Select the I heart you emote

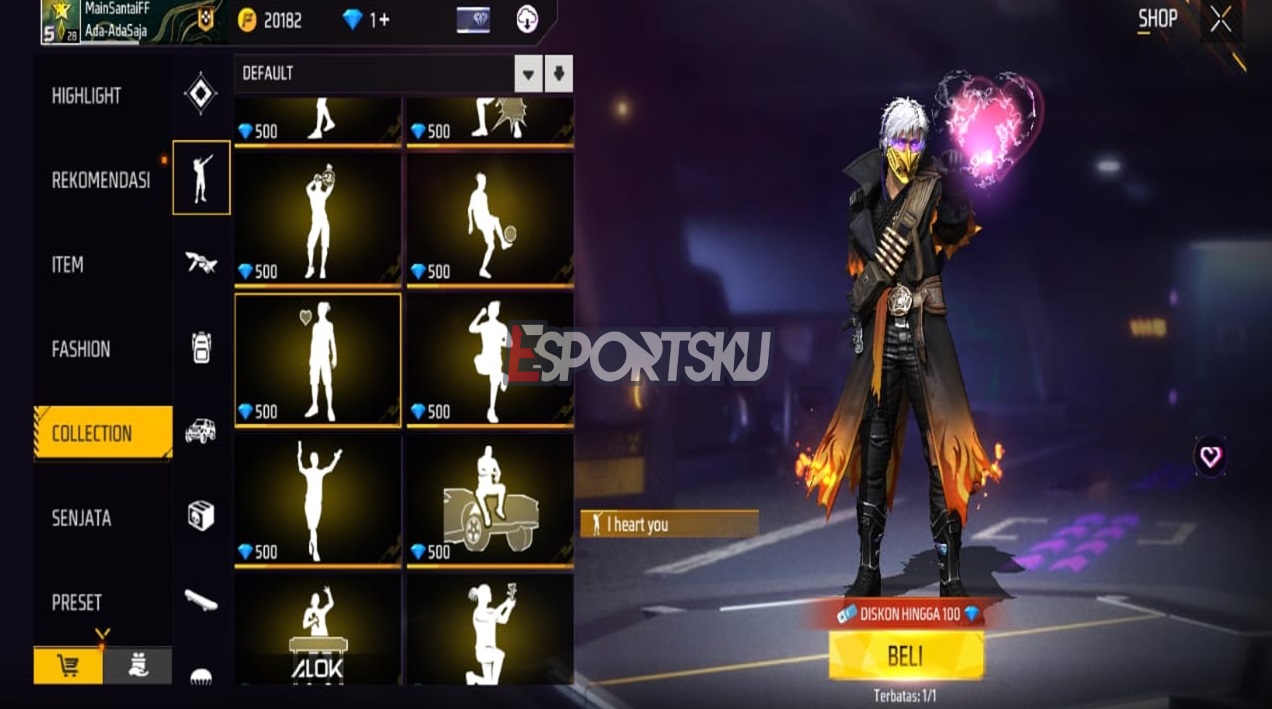318,360
